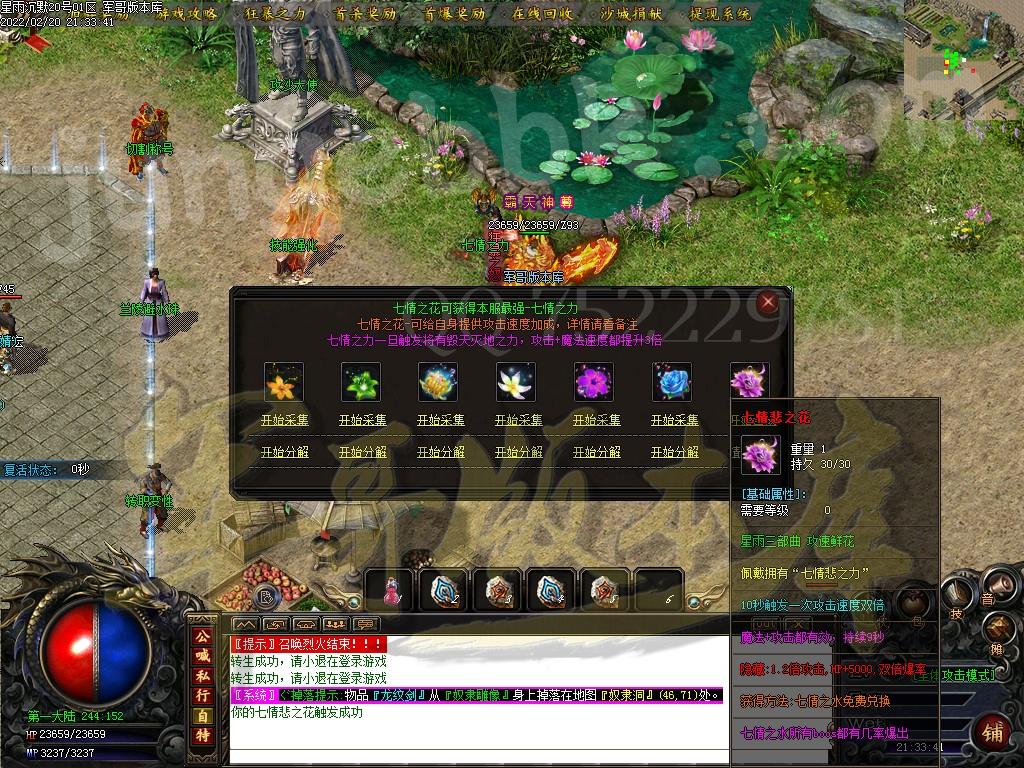Open the 沙城捐献 donation menu

point(631,14)
